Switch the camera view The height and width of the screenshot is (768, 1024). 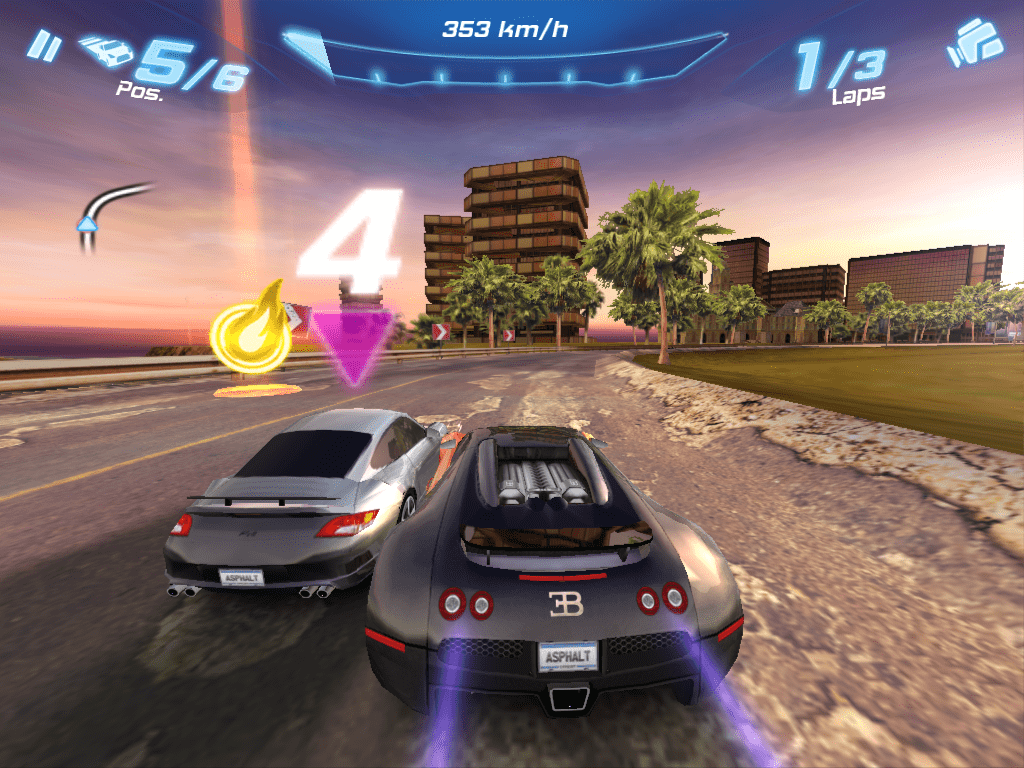(974, 43)
